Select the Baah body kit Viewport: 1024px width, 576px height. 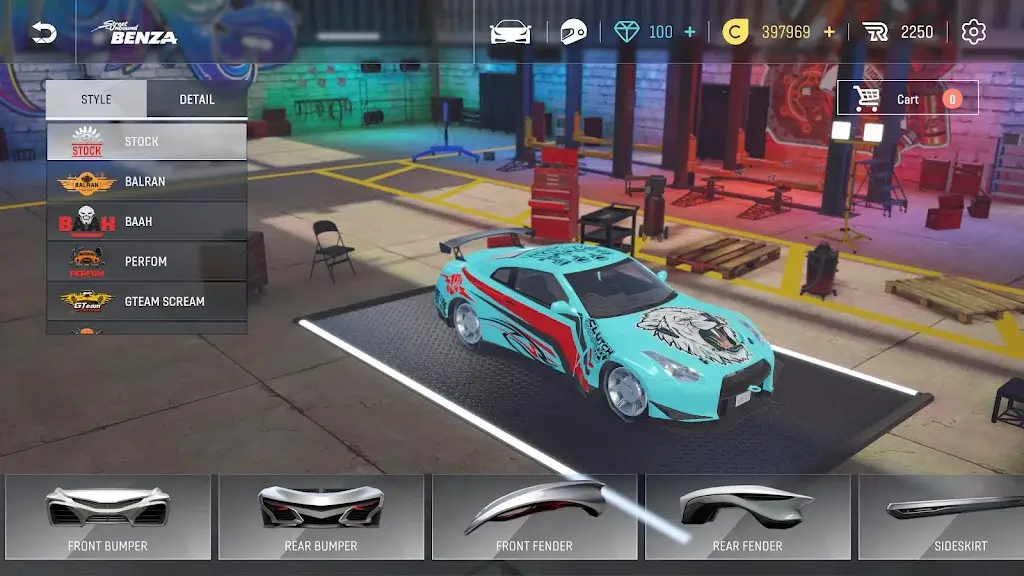pos(146,221)
